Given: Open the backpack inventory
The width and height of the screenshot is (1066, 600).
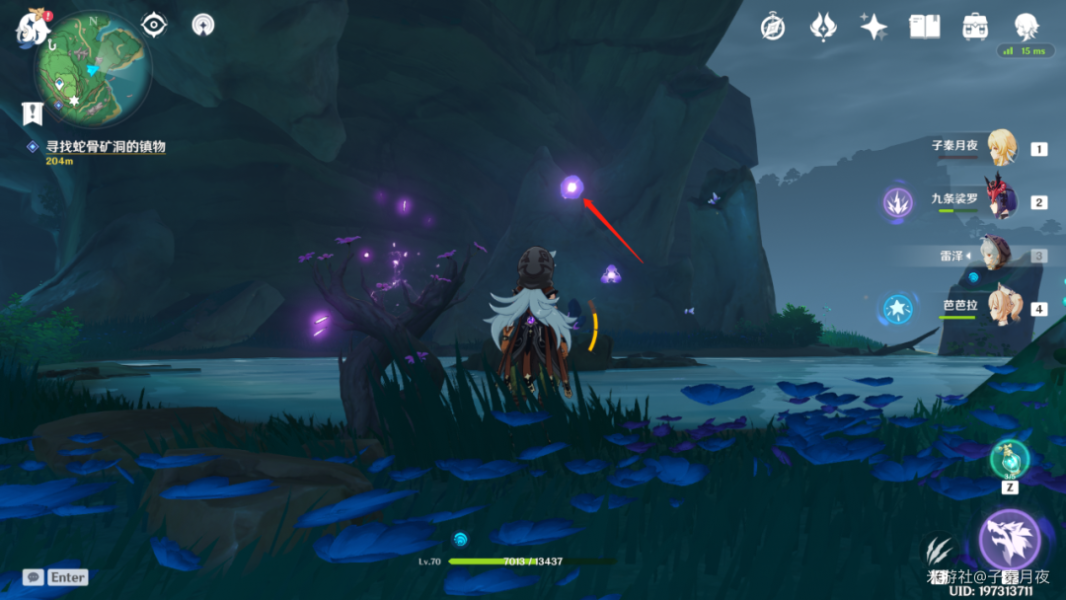Looking at the screenshot, I should coord(975,27).
